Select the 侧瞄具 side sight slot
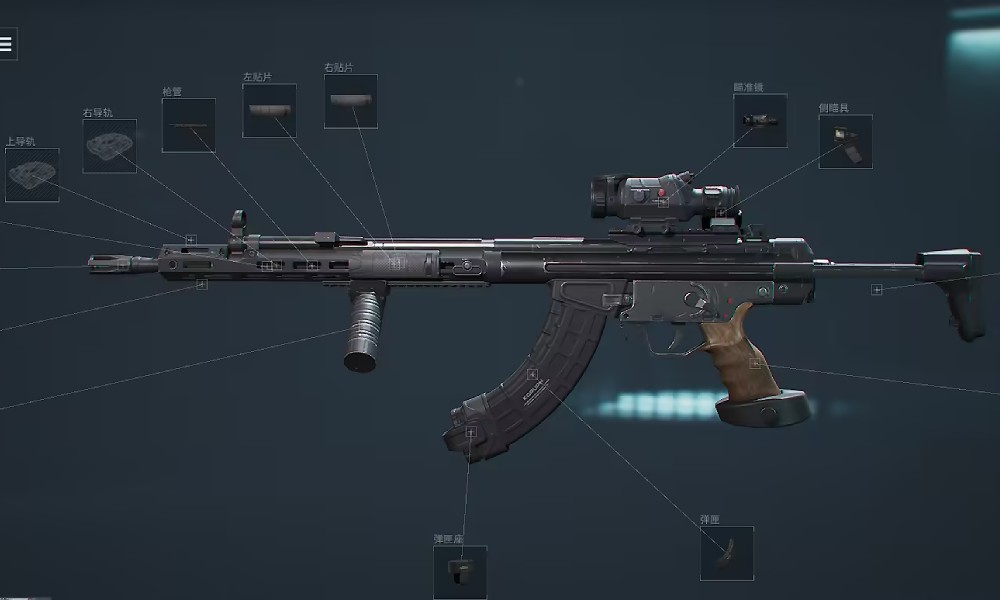Viewport: 1000px width, 600px height. click(x=845, y=141)
